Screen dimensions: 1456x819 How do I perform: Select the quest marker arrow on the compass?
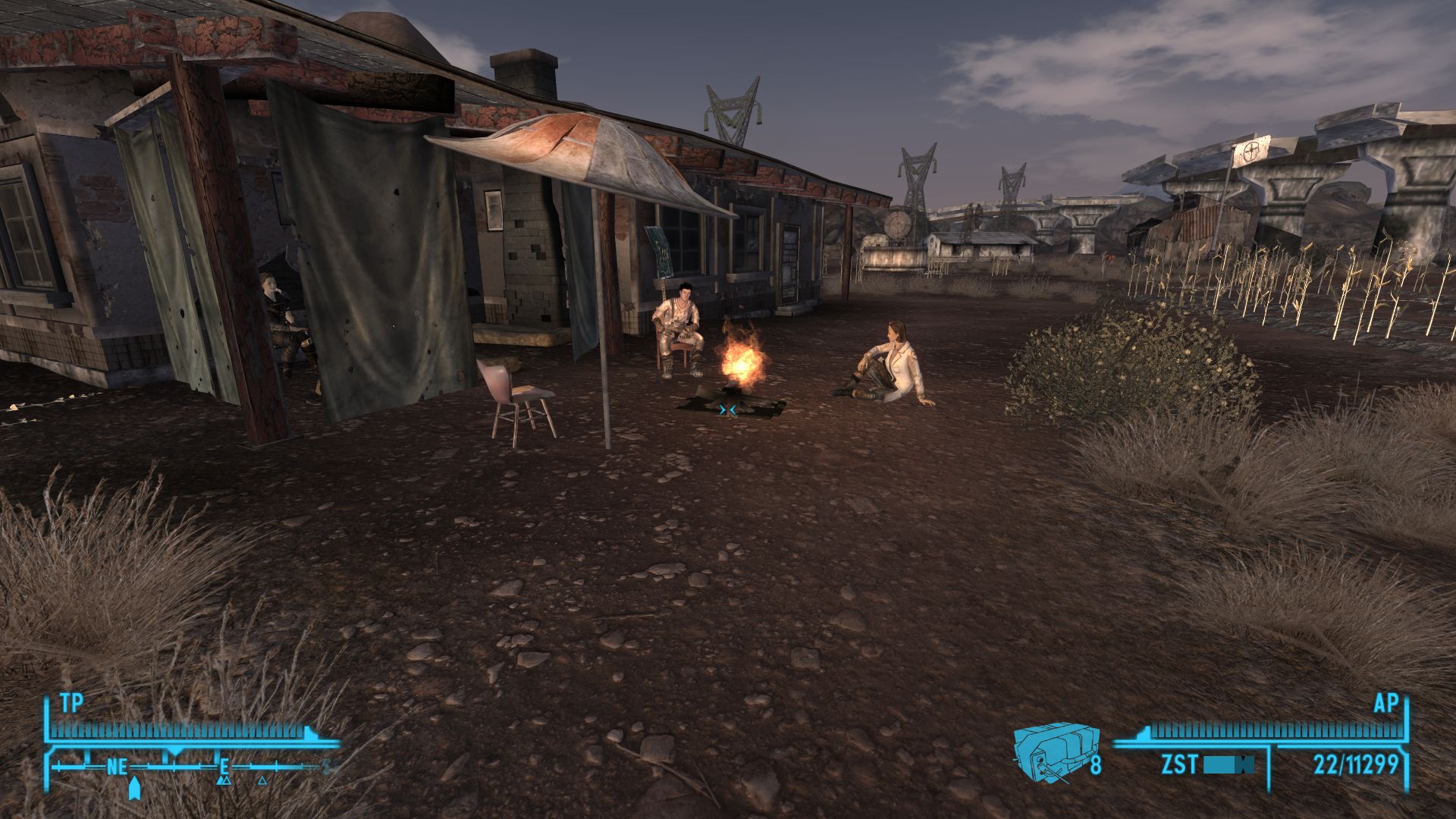coord(133,789)
